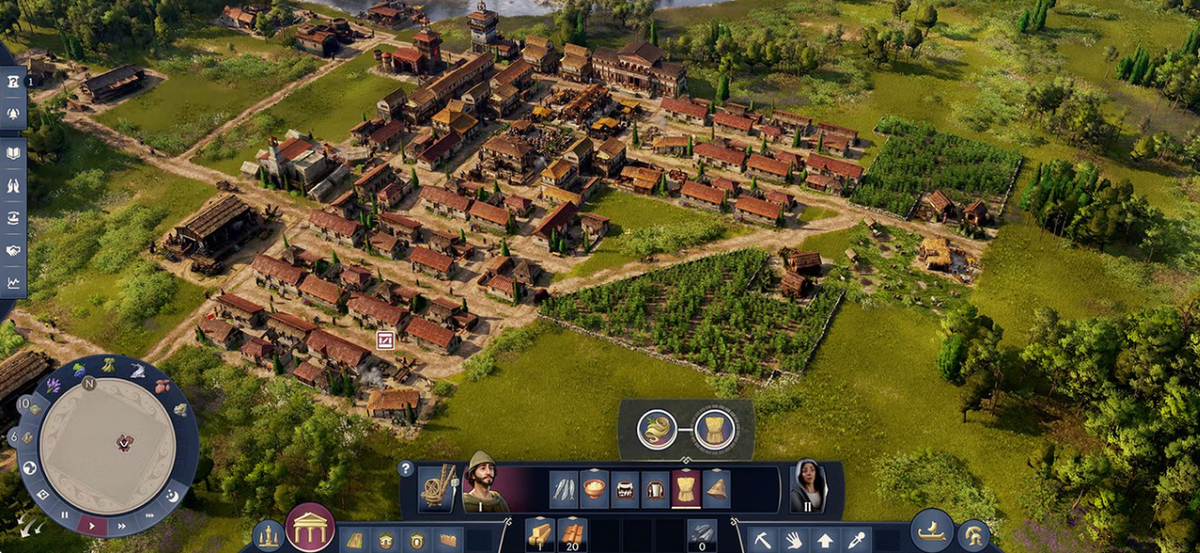The image size is (1200, 553).
Task: Set game speed to normal play
Action: coord(92,524)
